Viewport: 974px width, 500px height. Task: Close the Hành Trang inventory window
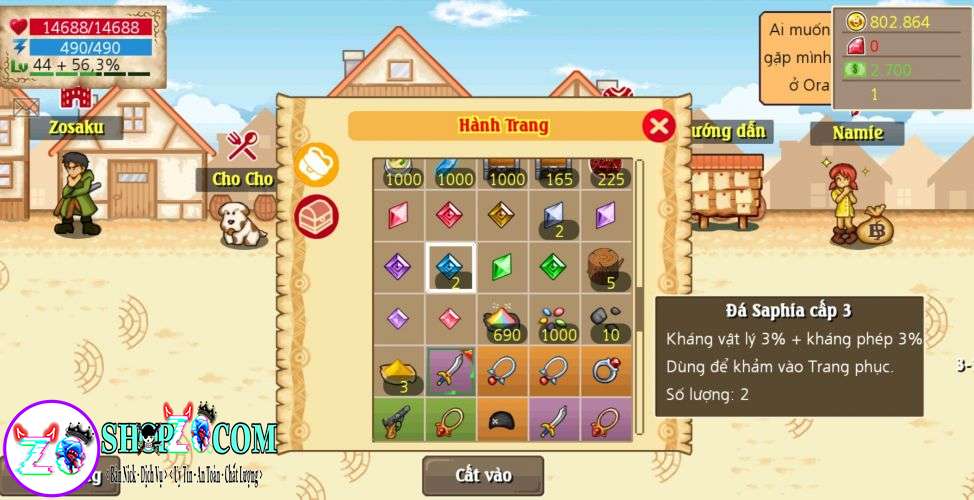tap(658, 126)
